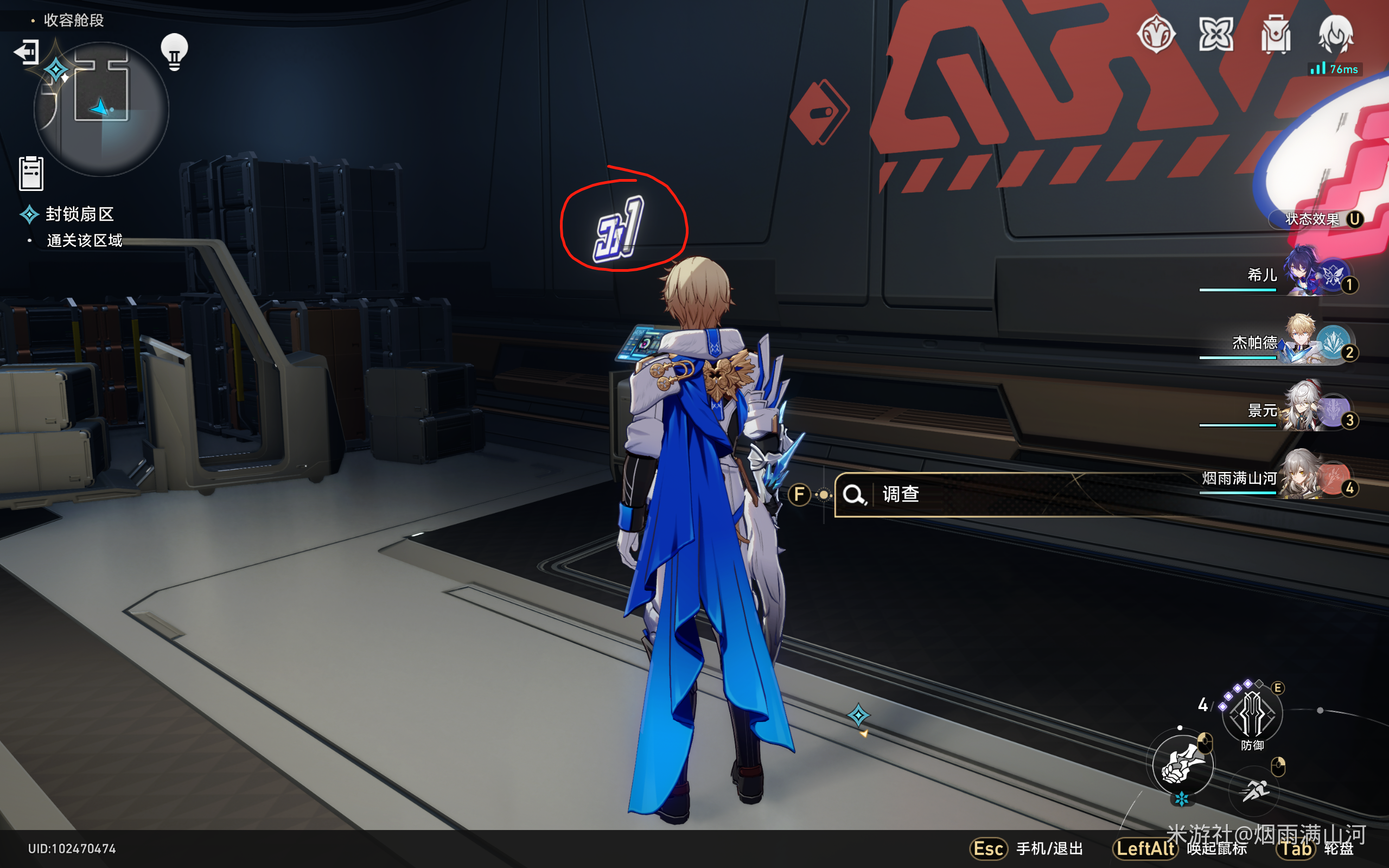This screenshot has width=1389, height=868.
Task: Show hints with the lightbulb icon
Action: (174, 52)
